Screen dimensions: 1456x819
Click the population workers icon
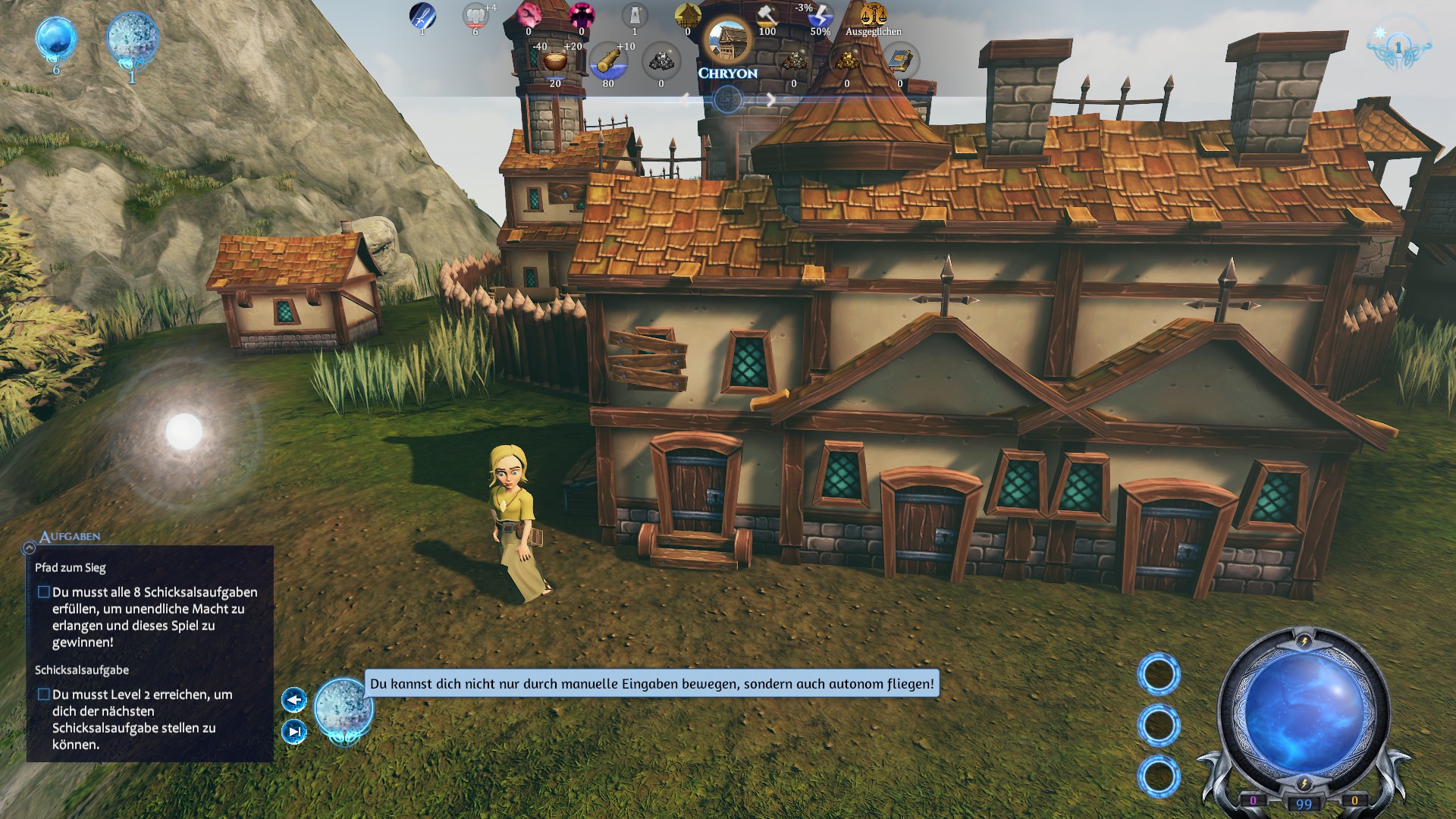(475, 15)
